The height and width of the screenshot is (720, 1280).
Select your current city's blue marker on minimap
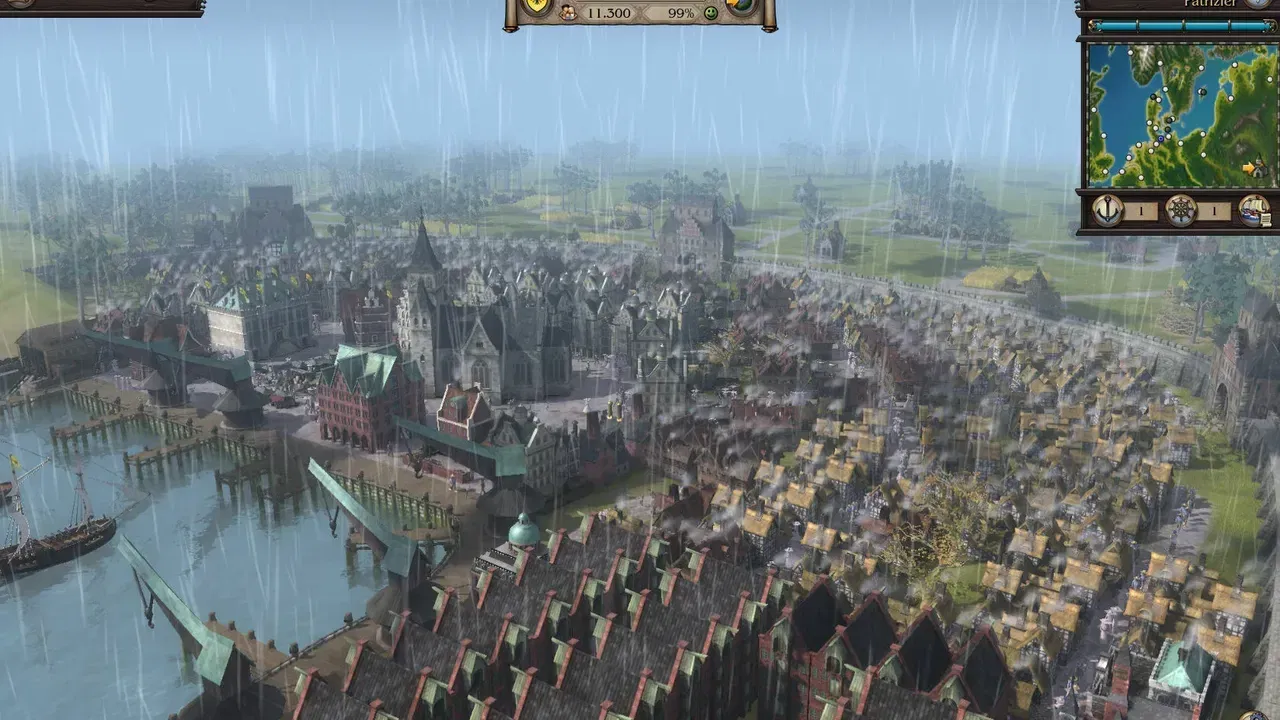coord(1161,138)
